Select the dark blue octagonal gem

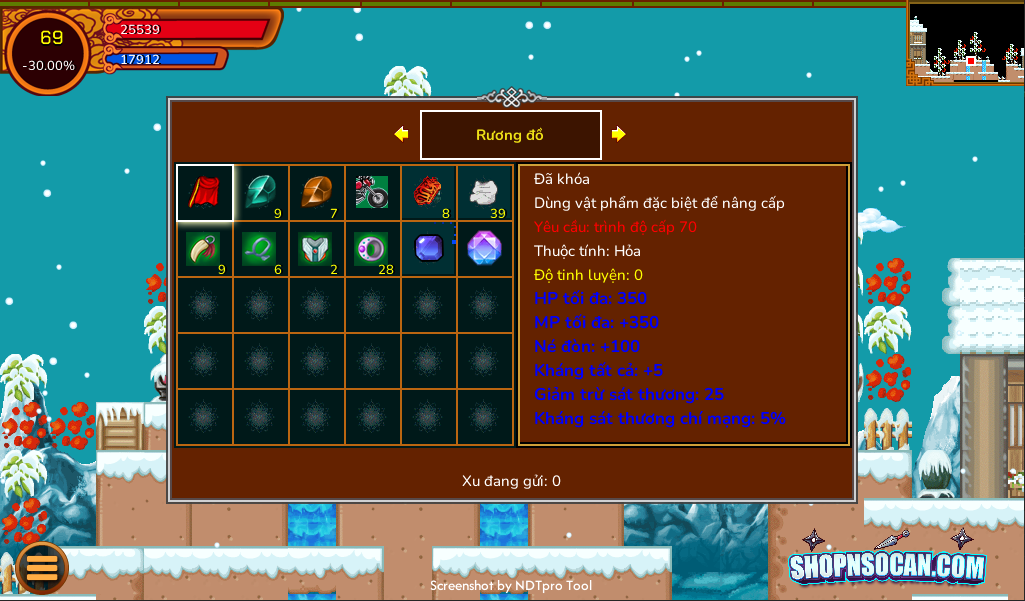coord(429,249)
